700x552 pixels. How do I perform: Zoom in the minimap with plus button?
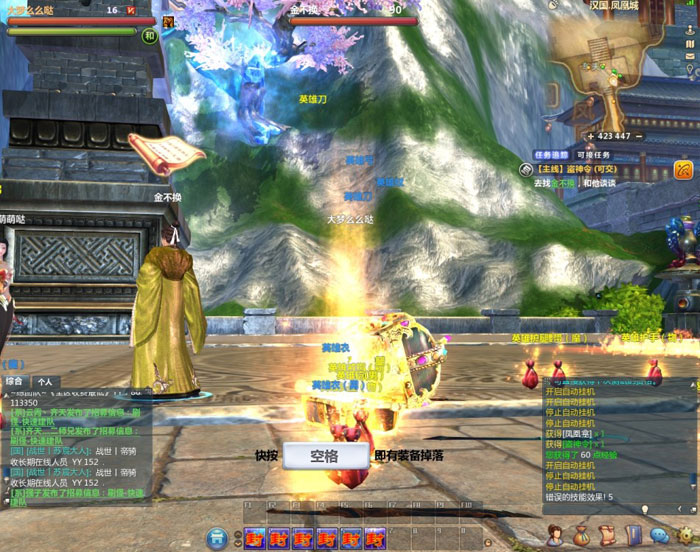[x=590, y=136]
